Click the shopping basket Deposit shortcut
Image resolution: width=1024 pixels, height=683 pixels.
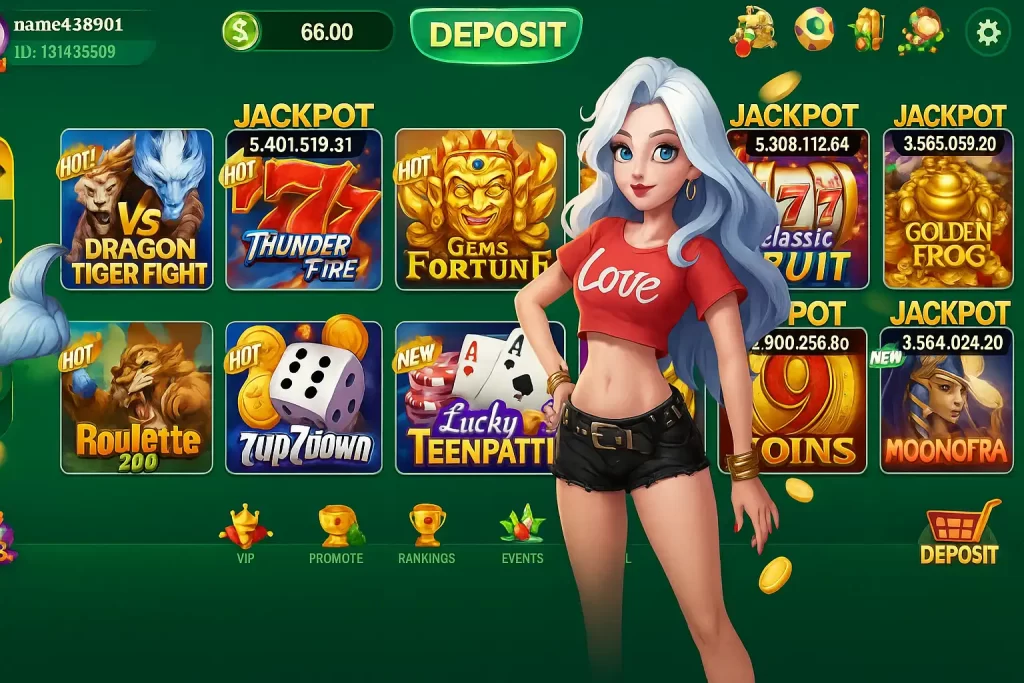[959, 532]
